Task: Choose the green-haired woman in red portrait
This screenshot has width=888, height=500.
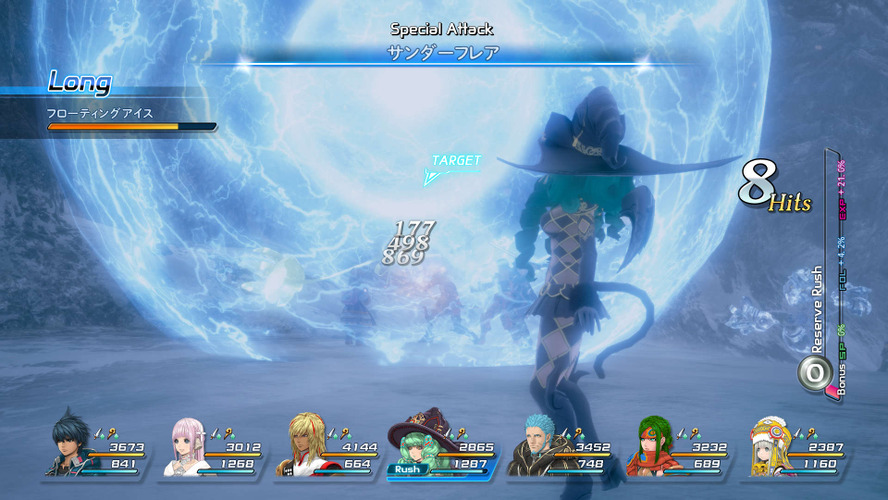Action: click(652, 447)
